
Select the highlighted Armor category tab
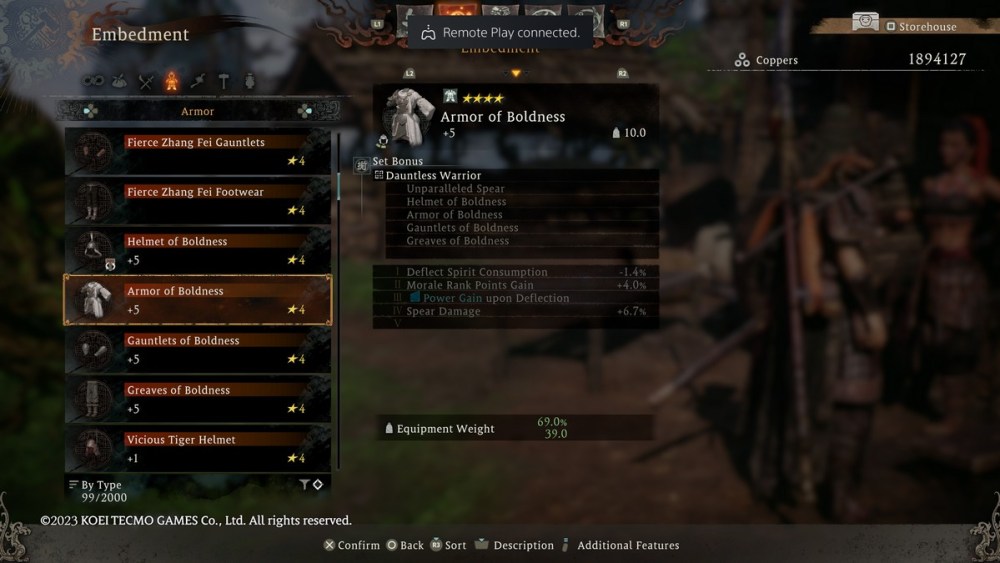[172, 81]
